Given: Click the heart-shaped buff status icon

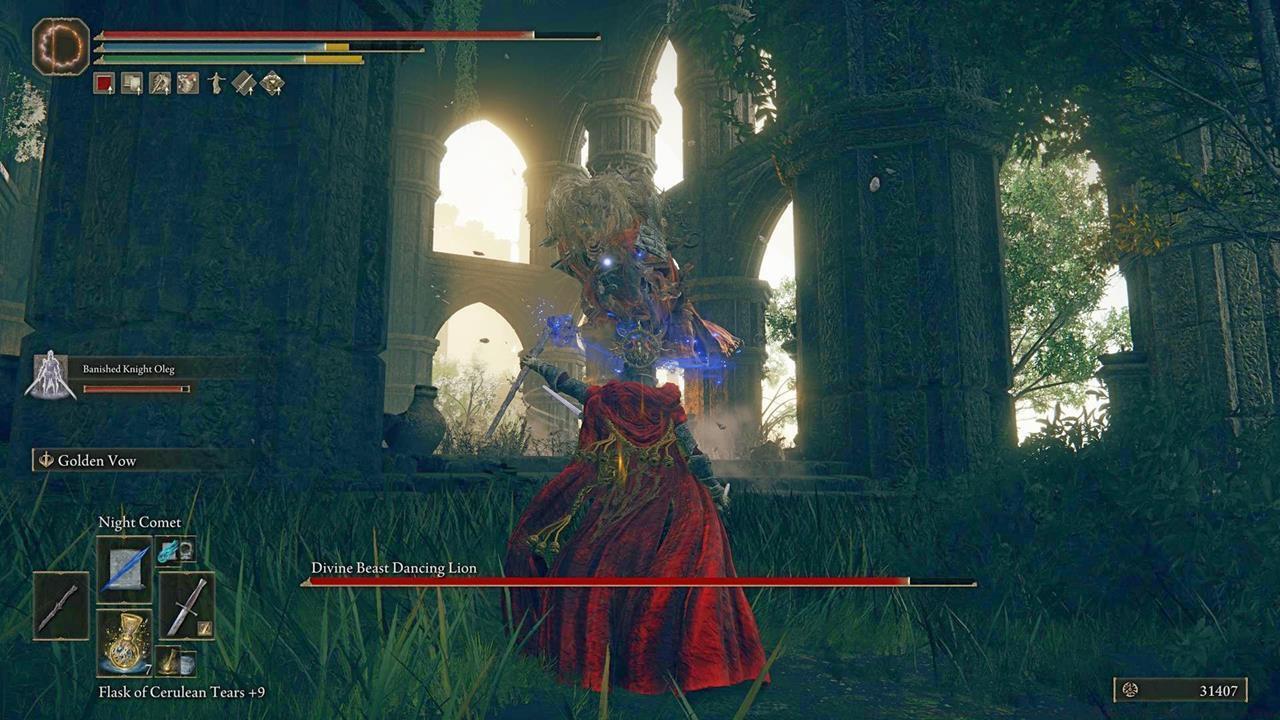Looking at the screenshot, I should pos(187,83).
